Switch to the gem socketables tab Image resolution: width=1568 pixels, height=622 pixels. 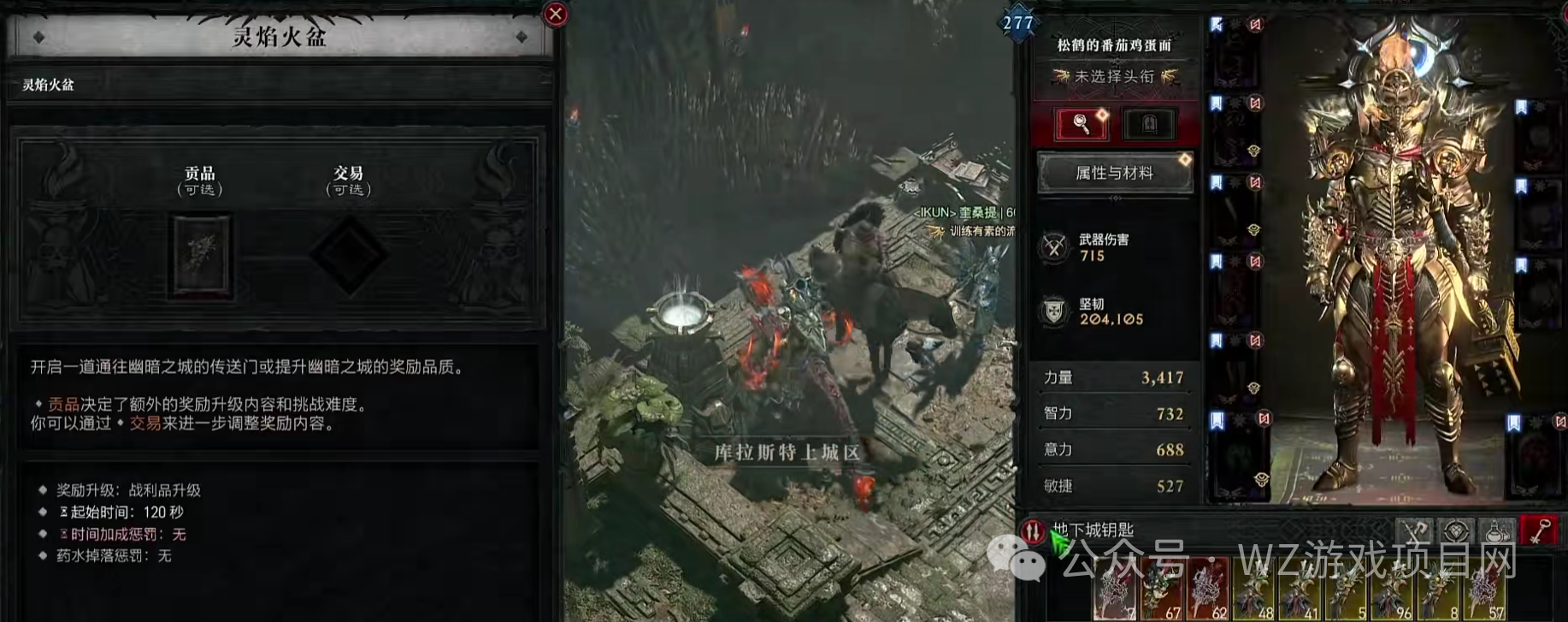1456,531
